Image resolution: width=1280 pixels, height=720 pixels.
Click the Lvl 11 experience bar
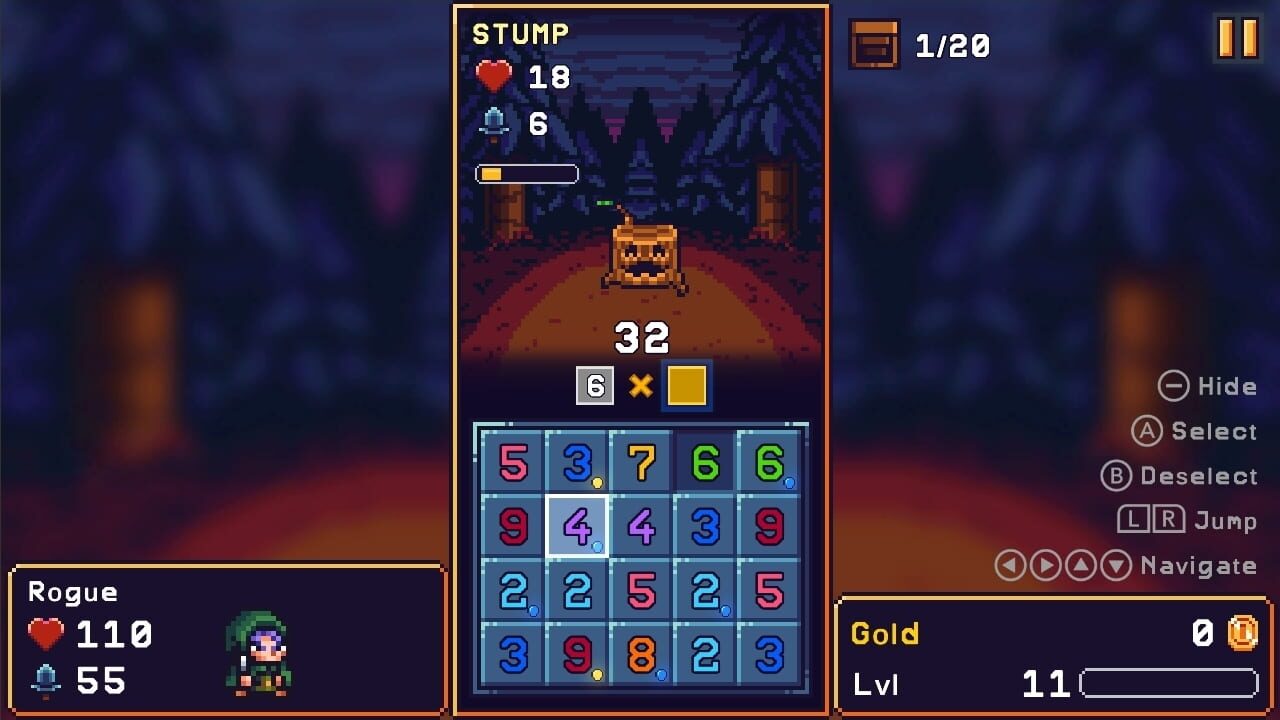coord(1170,684)
